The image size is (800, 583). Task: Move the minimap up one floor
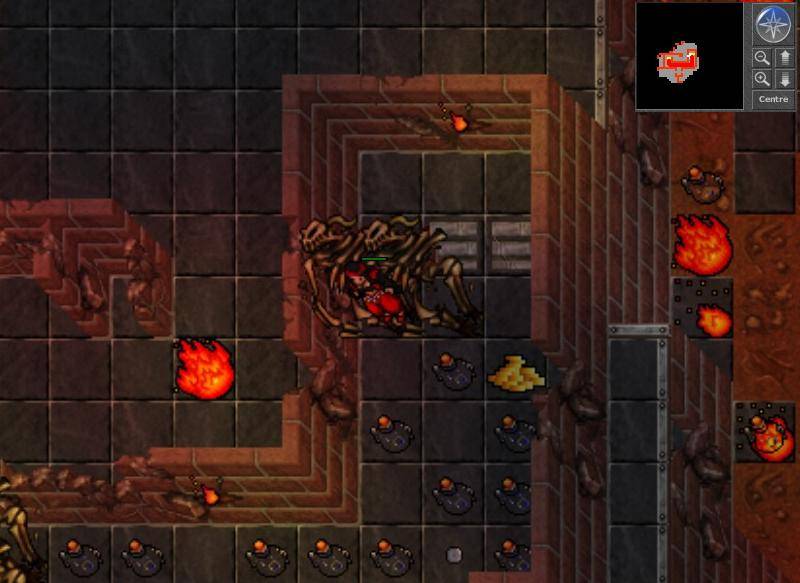784,58
